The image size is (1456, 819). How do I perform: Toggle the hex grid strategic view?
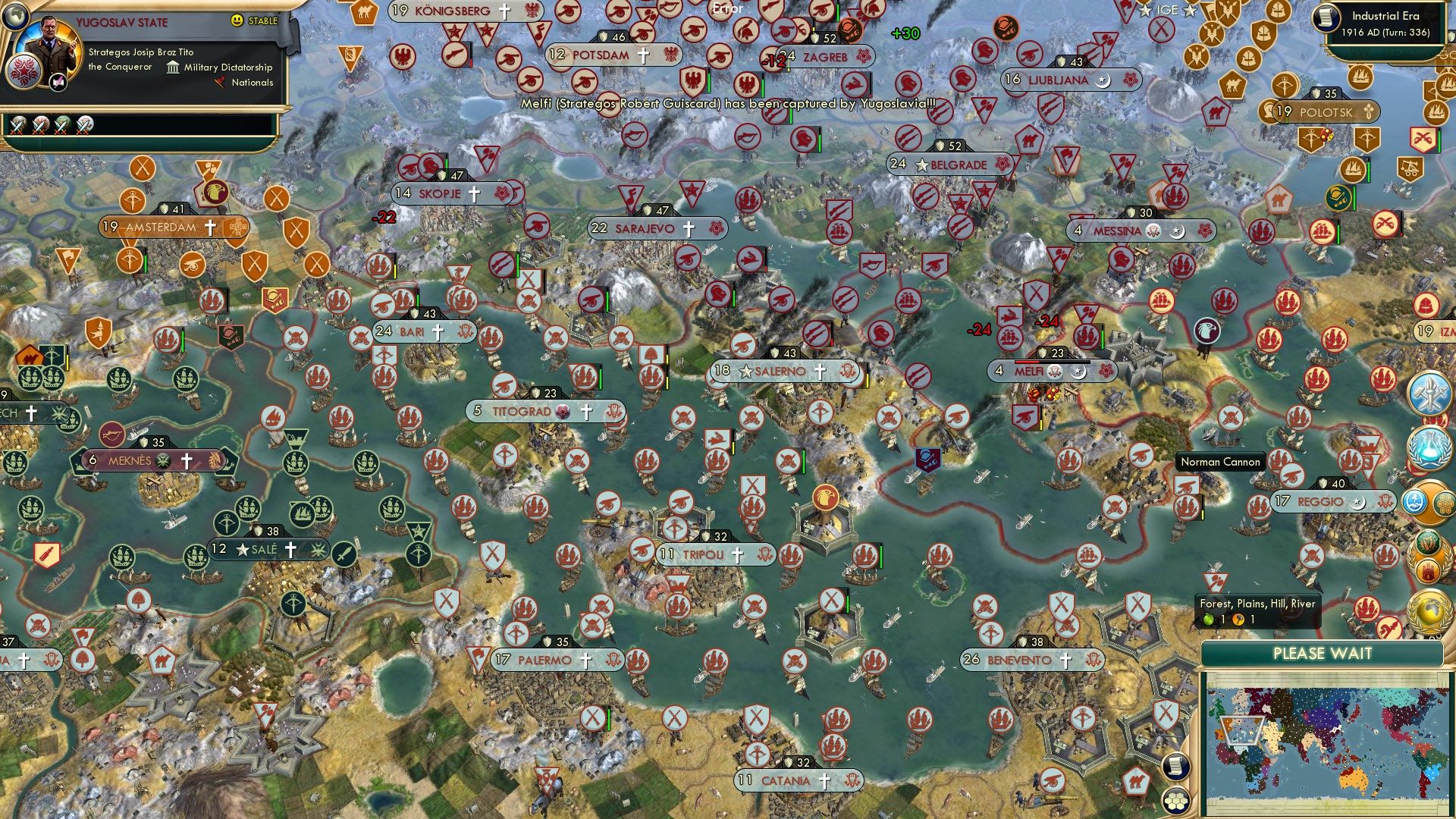point(1175,802)
